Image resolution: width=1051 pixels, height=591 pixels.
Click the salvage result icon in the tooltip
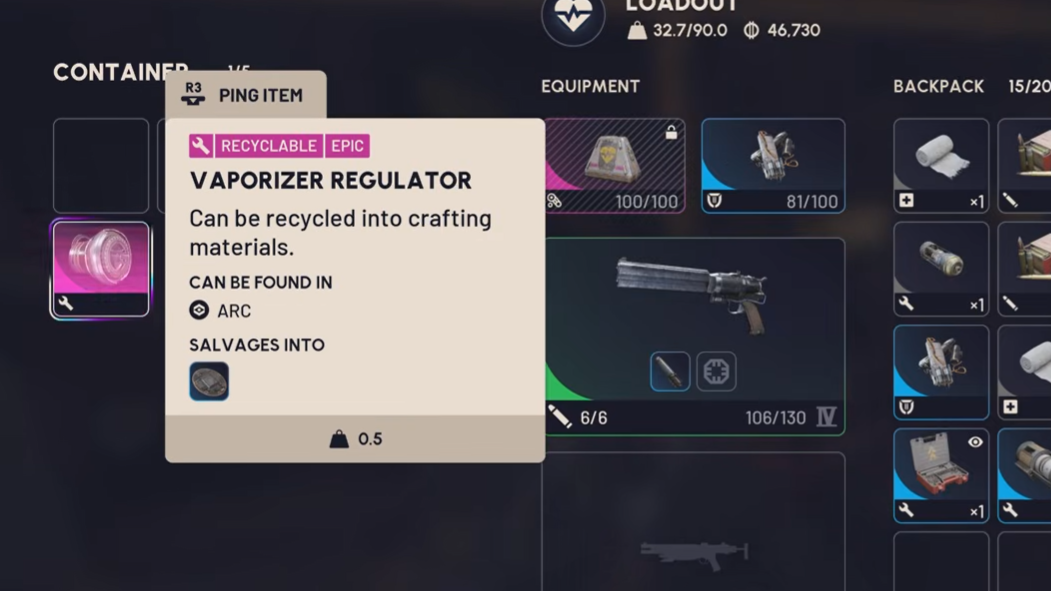tap(209, 381)
